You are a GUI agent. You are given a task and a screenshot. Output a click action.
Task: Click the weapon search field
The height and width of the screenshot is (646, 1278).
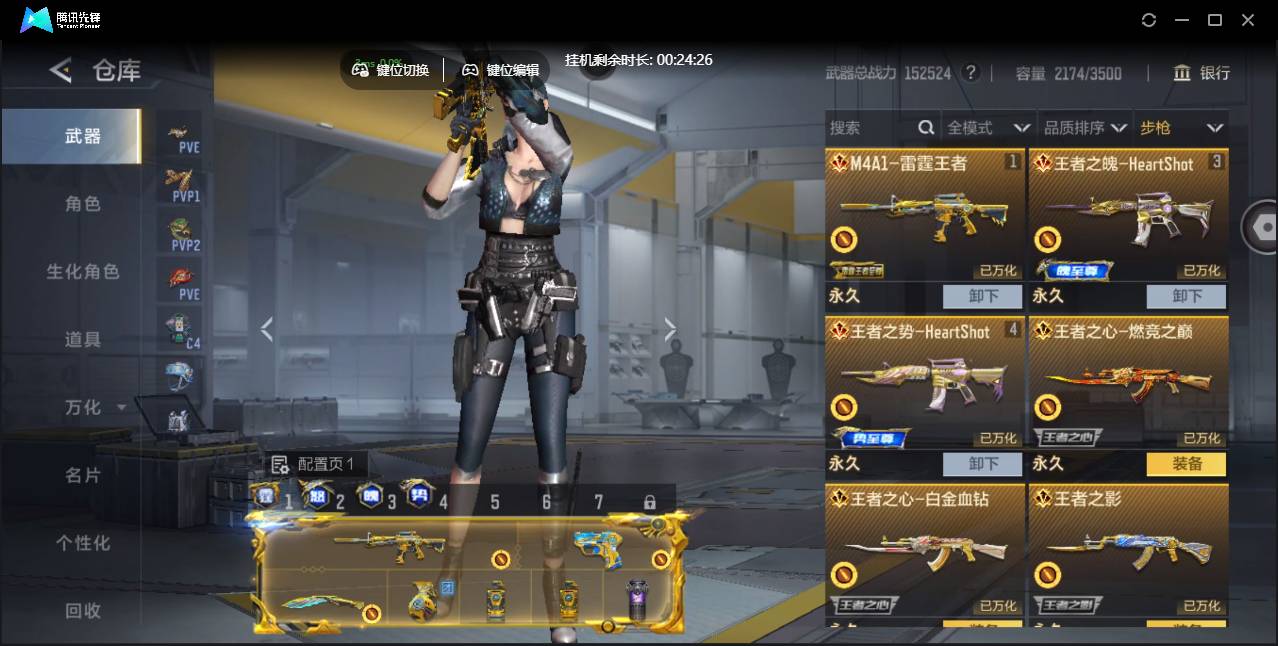870,128
